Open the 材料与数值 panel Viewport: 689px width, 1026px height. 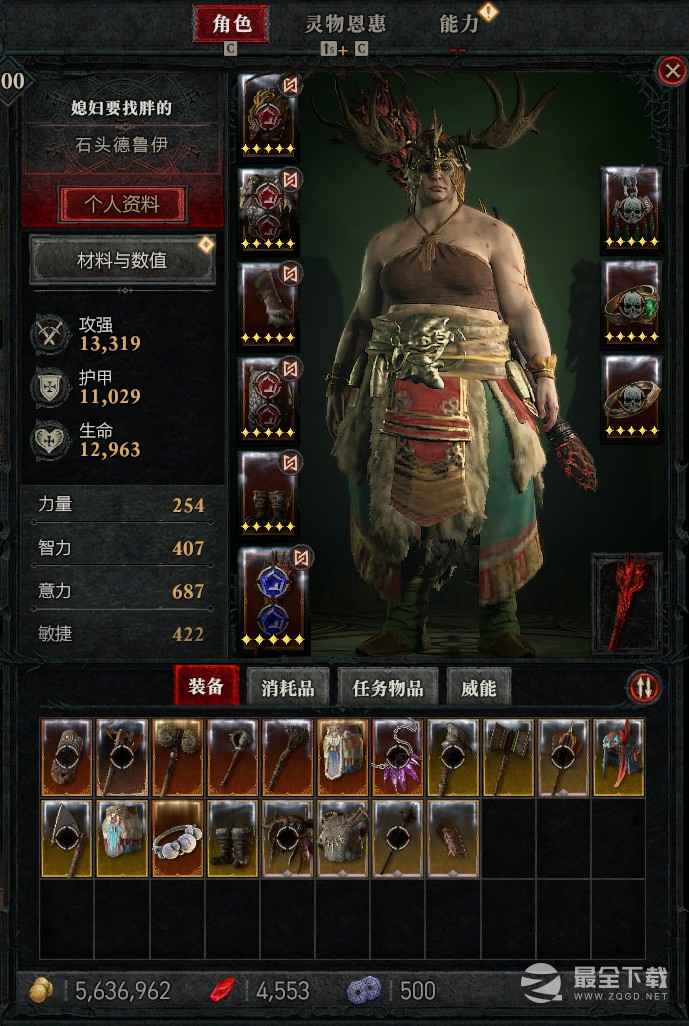tap(122, 261)
